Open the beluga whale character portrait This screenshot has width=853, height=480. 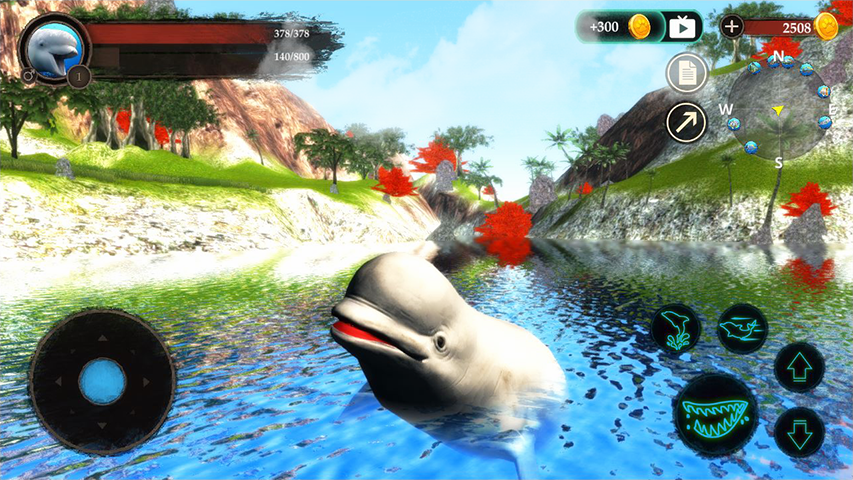(x=54, y=47)
